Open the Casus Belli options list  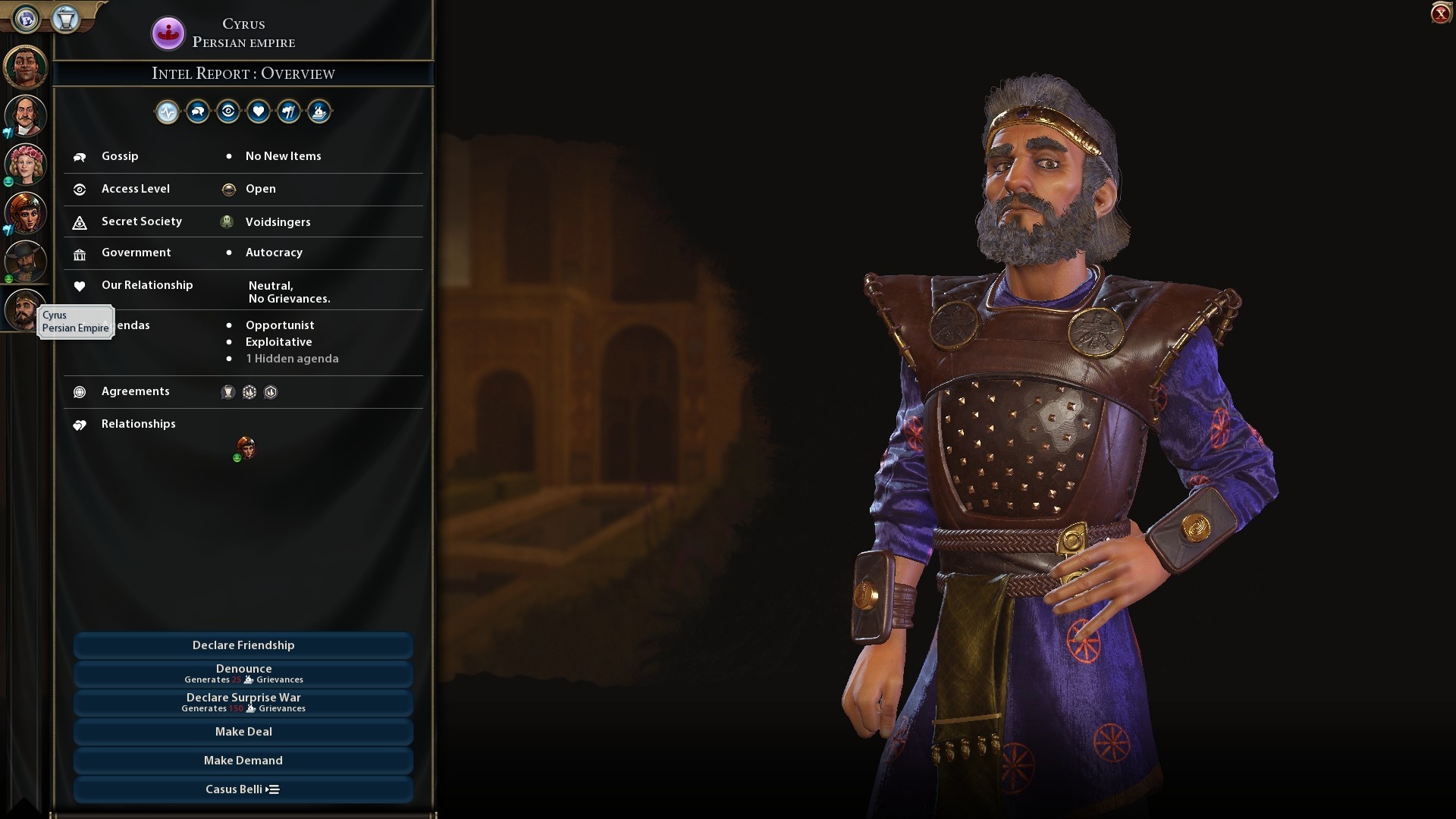[243, 789]
